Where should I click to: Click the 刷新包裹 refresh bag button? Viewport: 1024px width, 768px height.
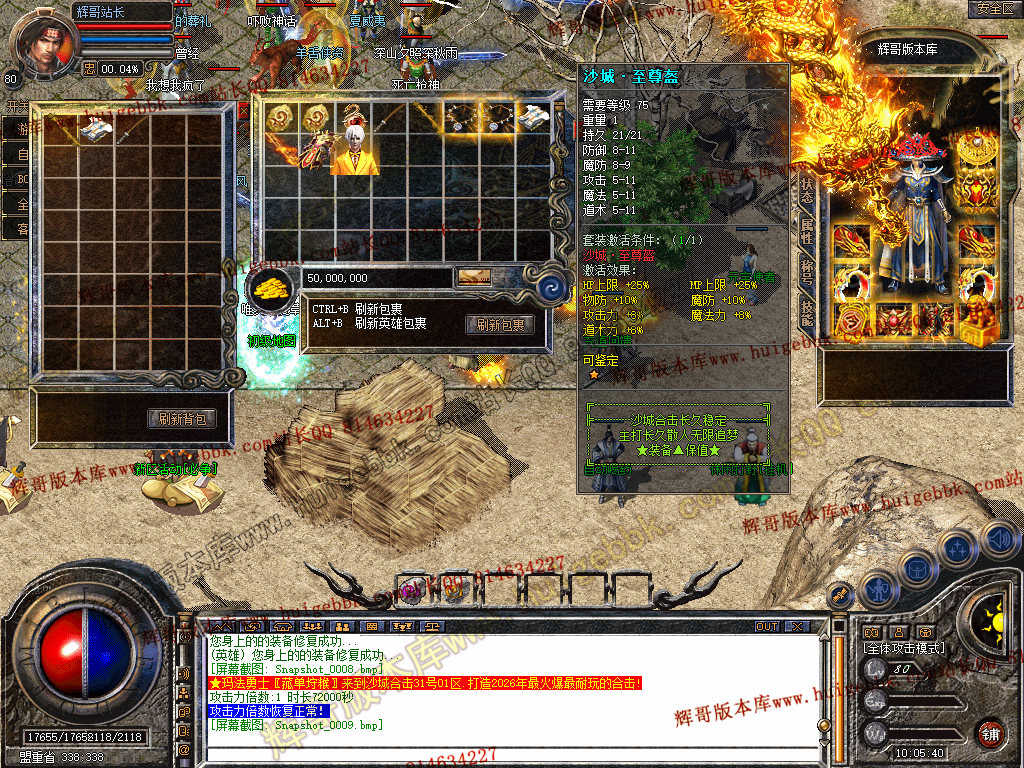click(x=500, y=325)
